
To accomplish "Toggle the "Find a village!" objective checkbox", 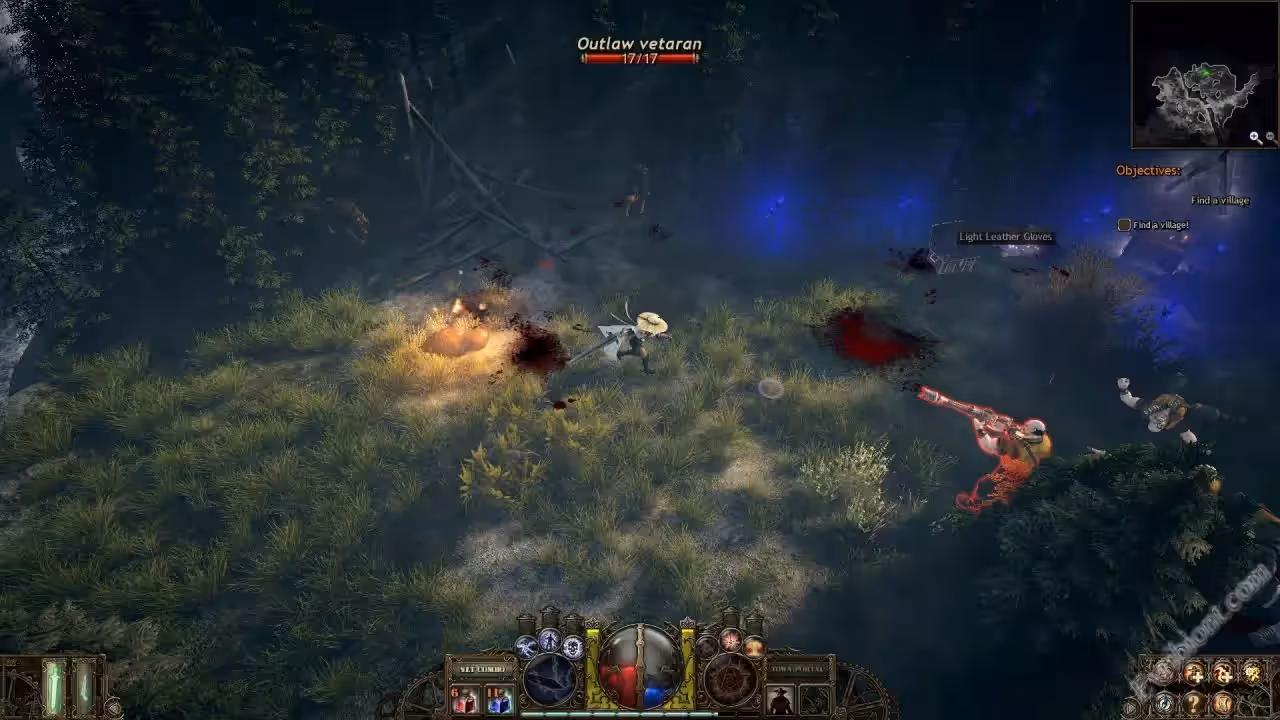I will [x=1124, y=225].
